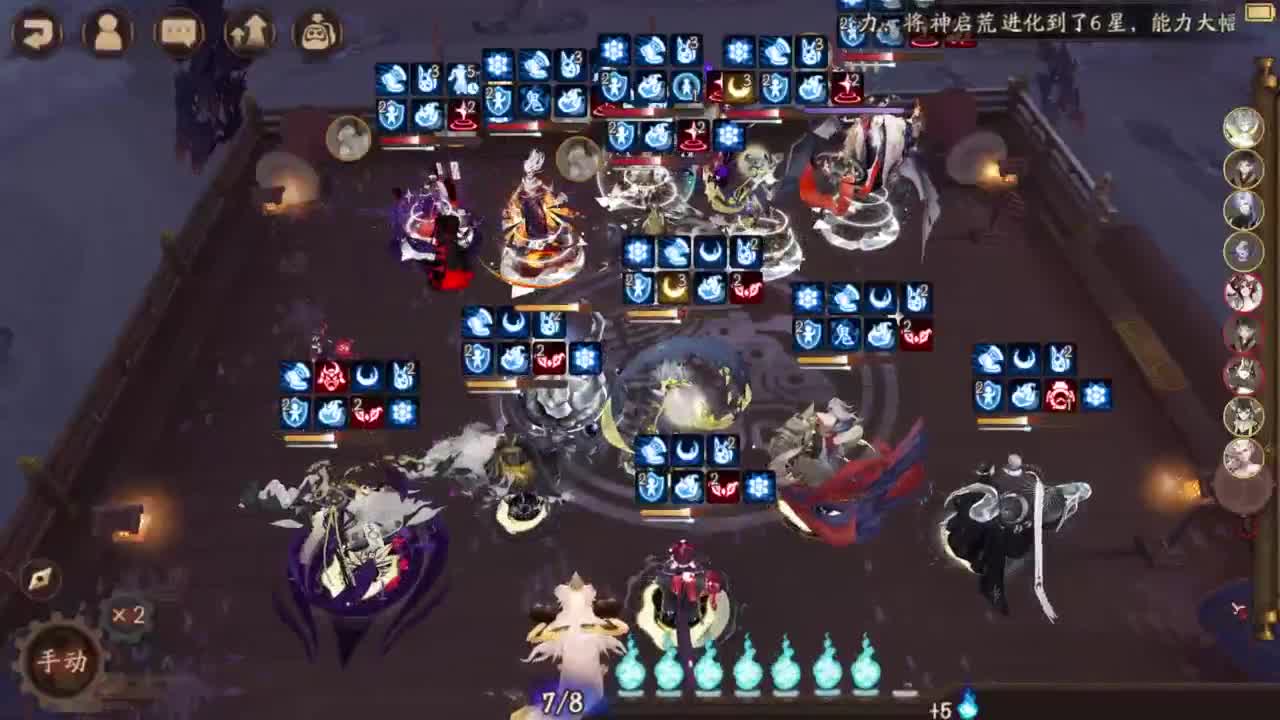This screenshot has width=1280, height=720.
Task: Click the 鬼 ghost debuff icon on a unit
Action: [846, 332]
